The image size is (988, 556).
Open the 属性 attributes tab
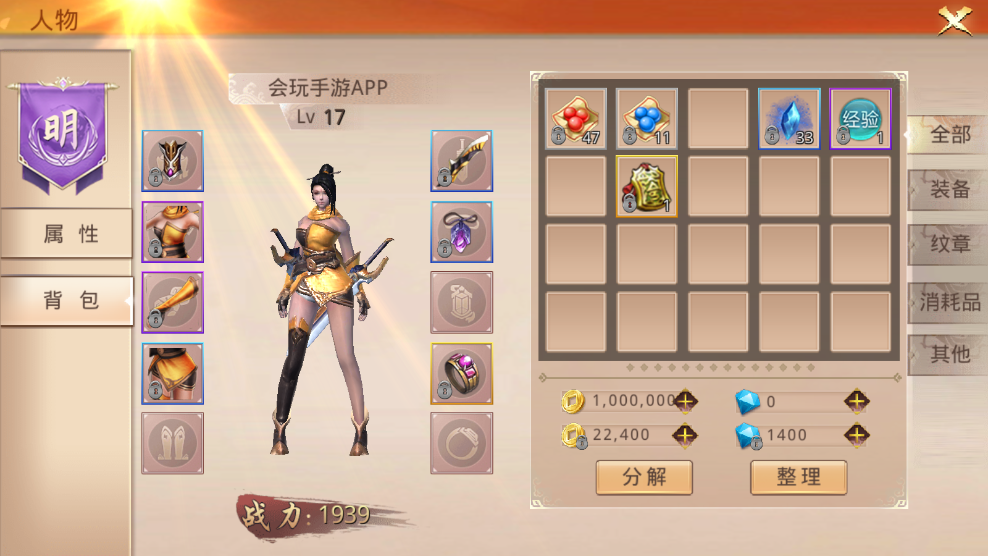click(x=67, y=234)
